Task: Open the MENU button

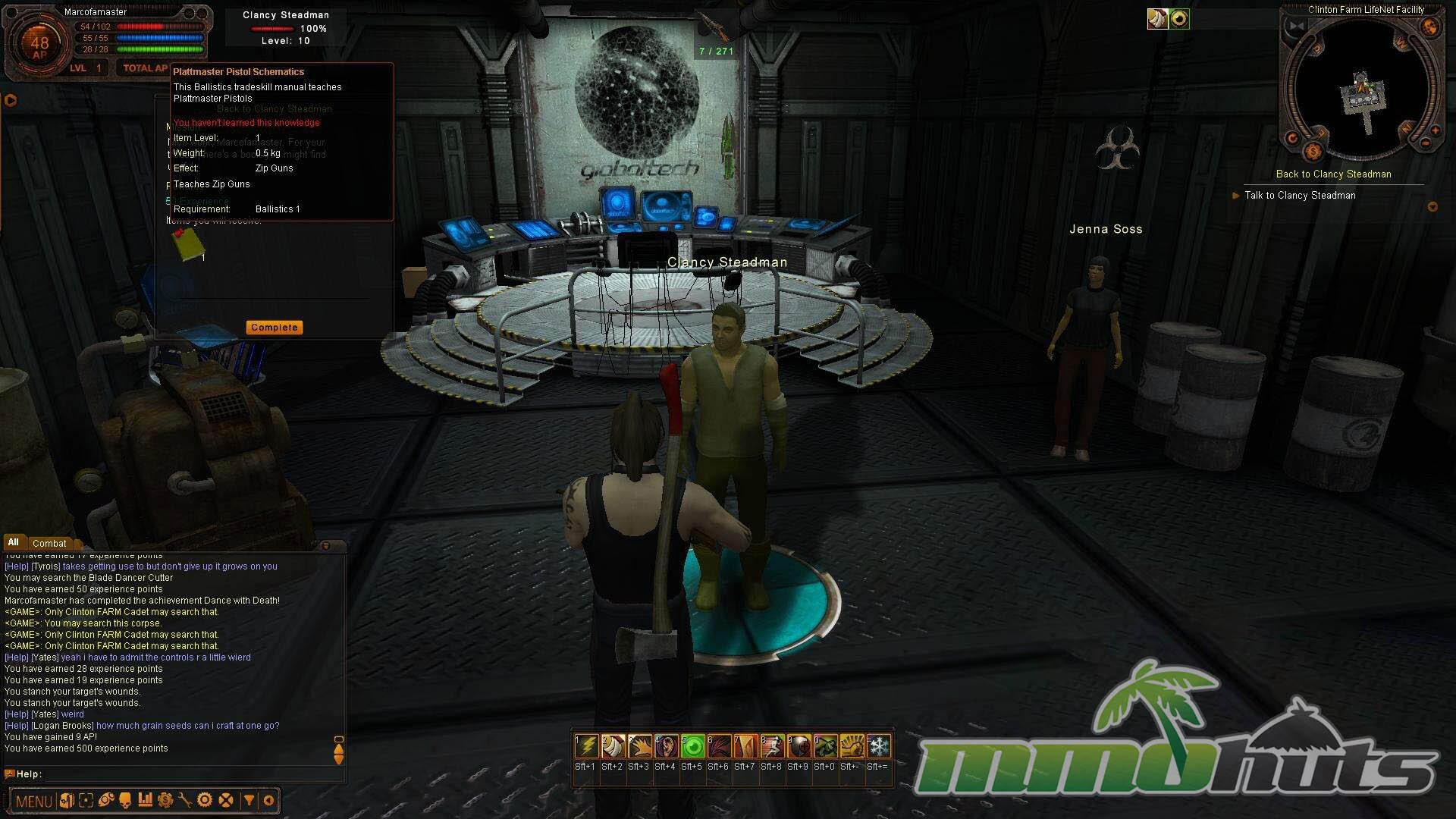Action: (33, 801)
